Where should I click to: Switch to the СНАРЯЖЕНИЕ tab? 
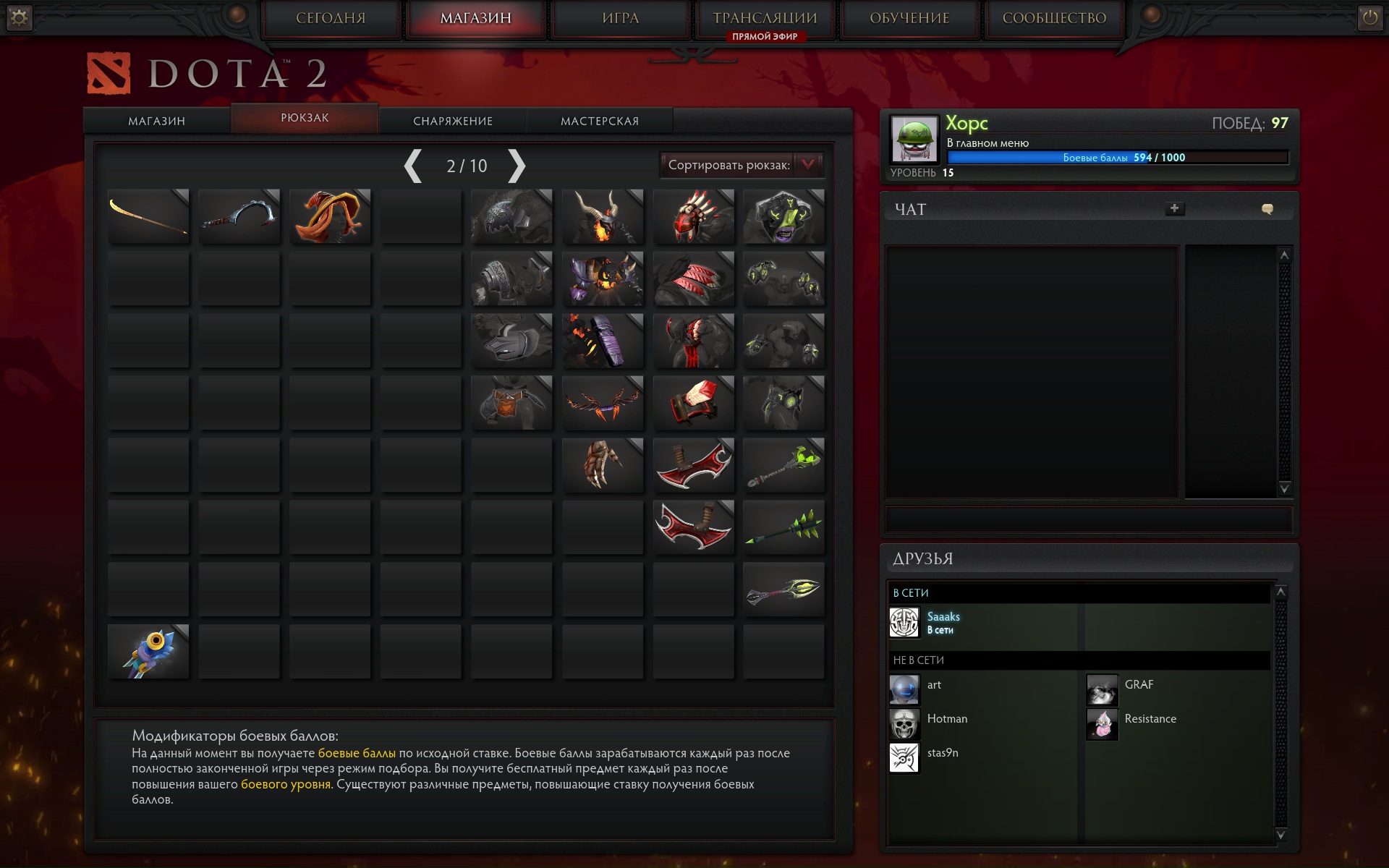coord(453,121)
